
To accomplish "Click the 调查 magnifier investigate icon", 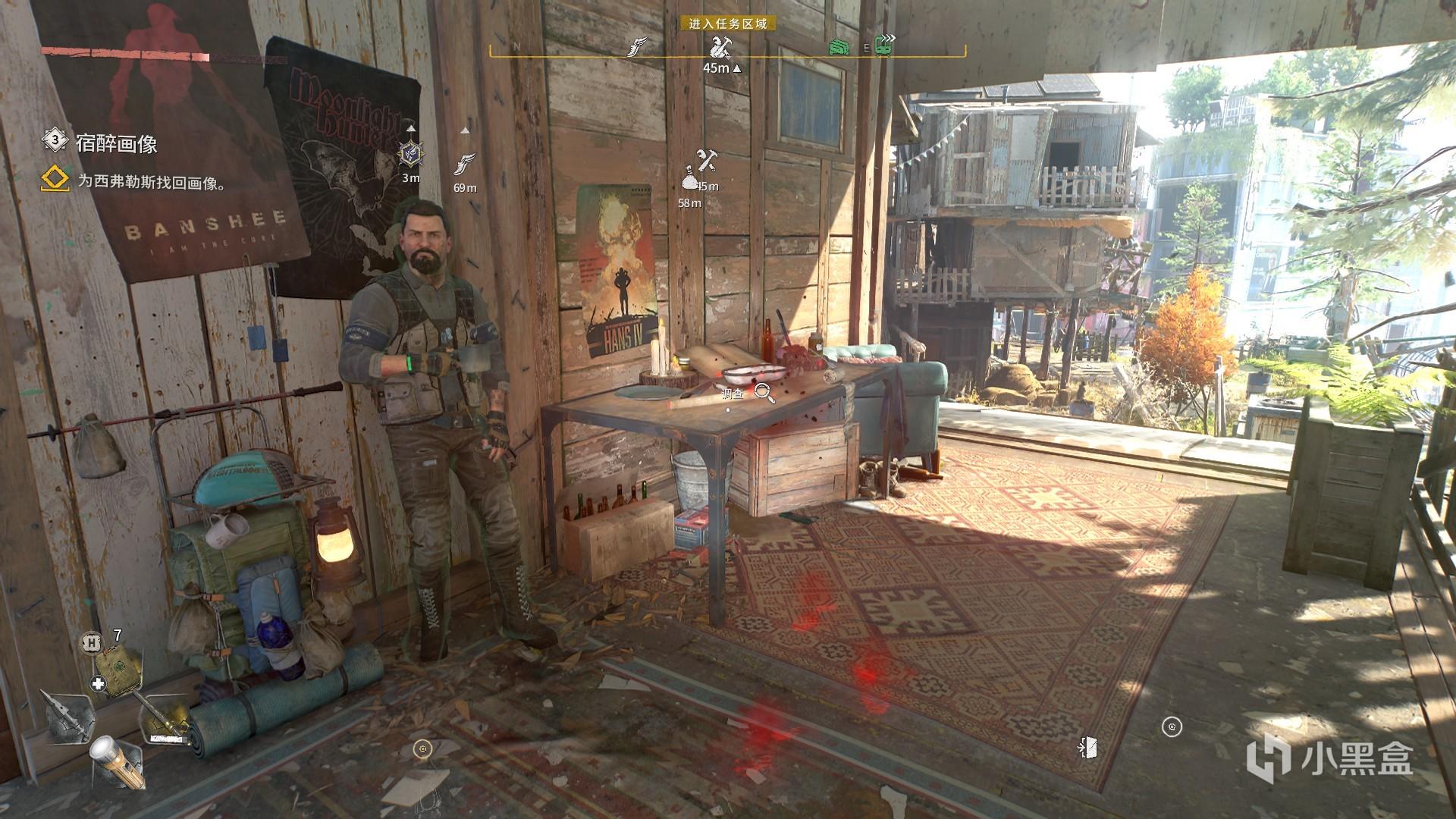I will [764, 393].
